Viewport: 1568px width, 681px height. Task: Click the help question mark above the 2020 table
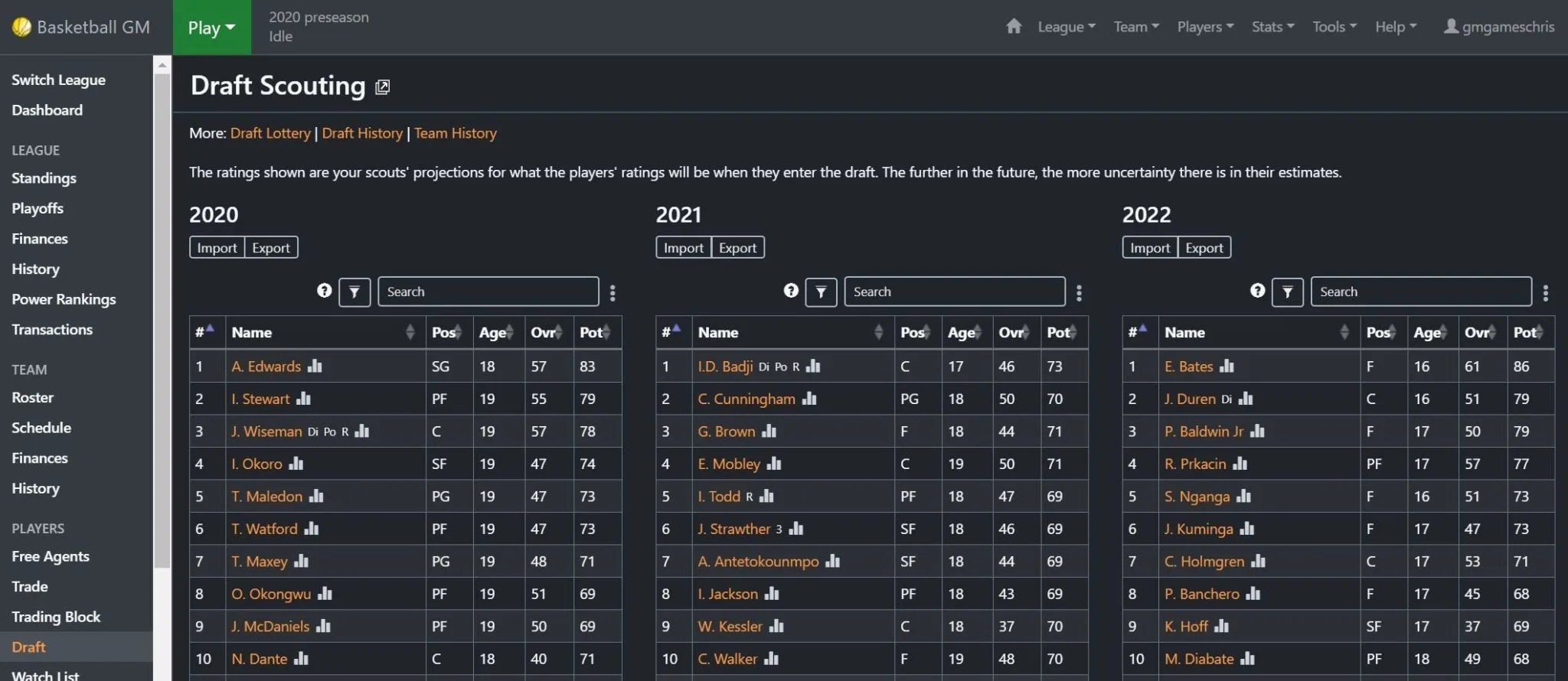point(324,291)
